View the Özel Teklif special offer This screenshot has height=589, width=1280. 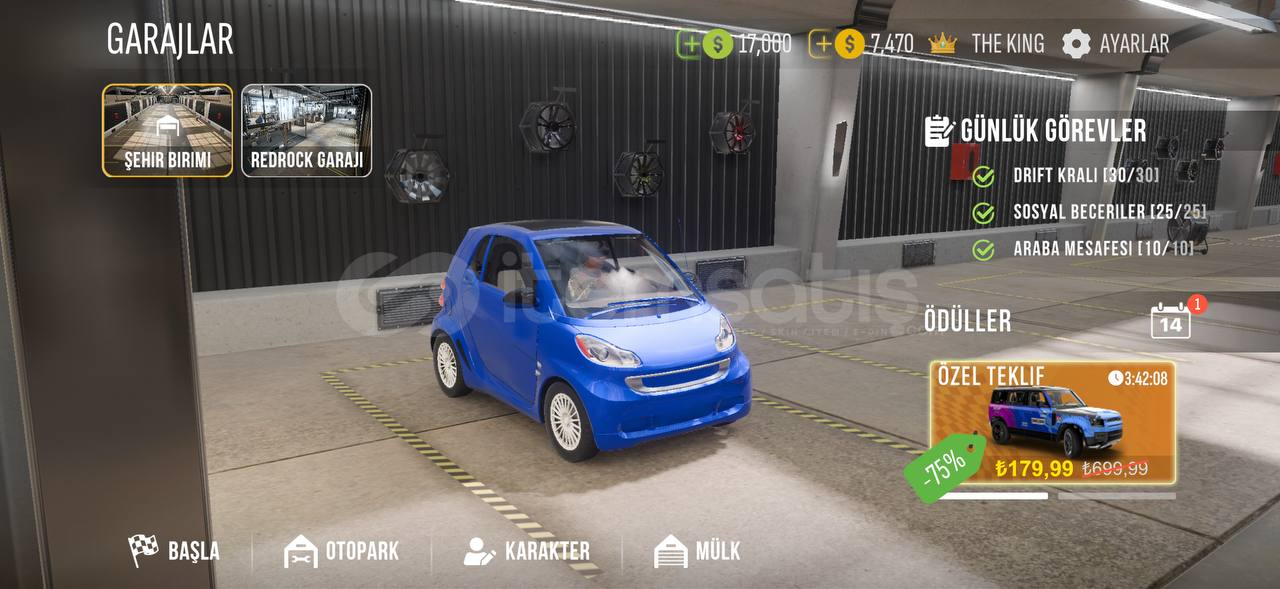pyautogui.click(x=1053, y=423)
